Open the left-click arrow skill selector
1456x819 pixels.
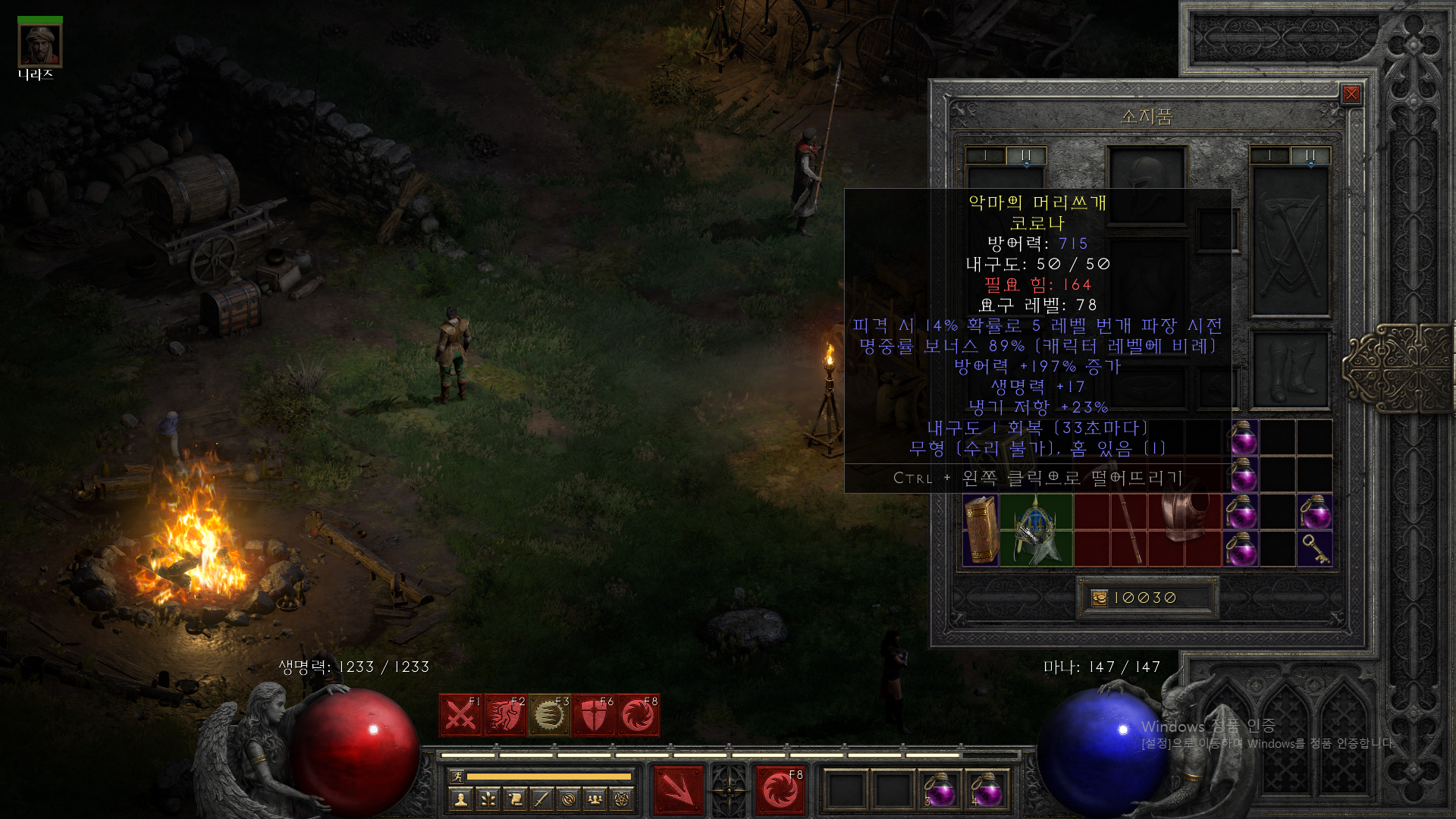pyautogui.click(x=679, y=790)
